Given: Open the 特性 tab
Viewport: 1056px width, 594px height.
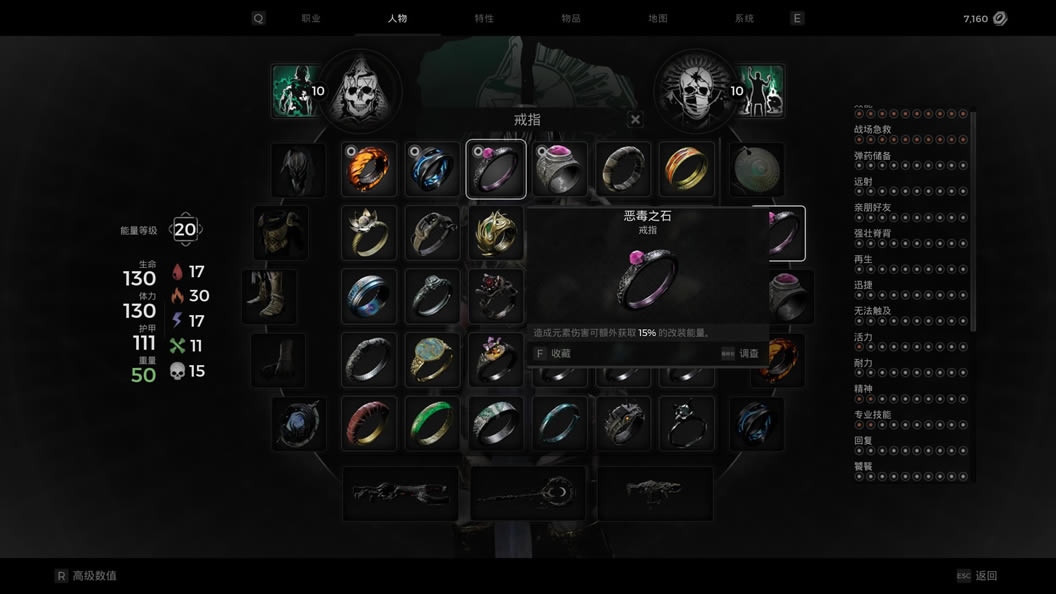Looking at the screenshot, I should [484, 18].
